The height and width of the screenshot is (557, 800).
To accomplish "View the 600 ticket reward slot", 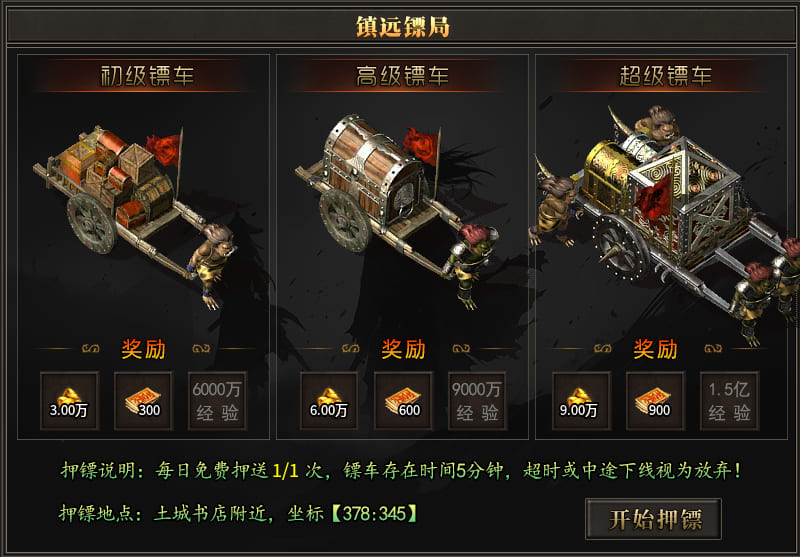I will point(403,401).
